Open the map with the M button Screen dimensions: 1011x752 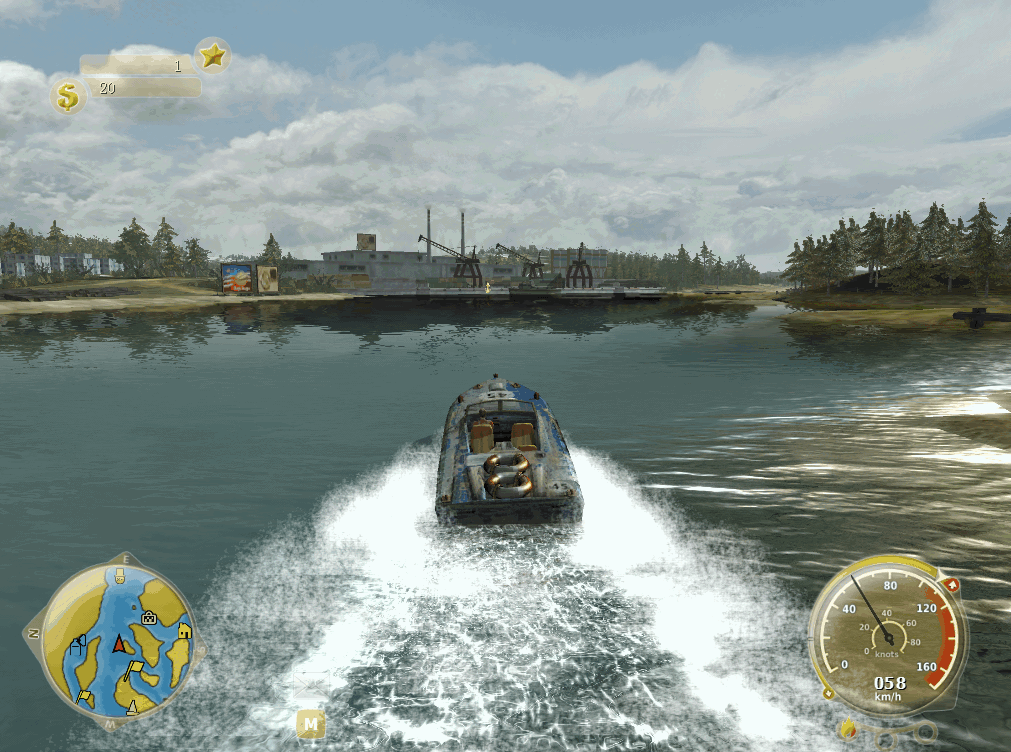pos(311,722)
